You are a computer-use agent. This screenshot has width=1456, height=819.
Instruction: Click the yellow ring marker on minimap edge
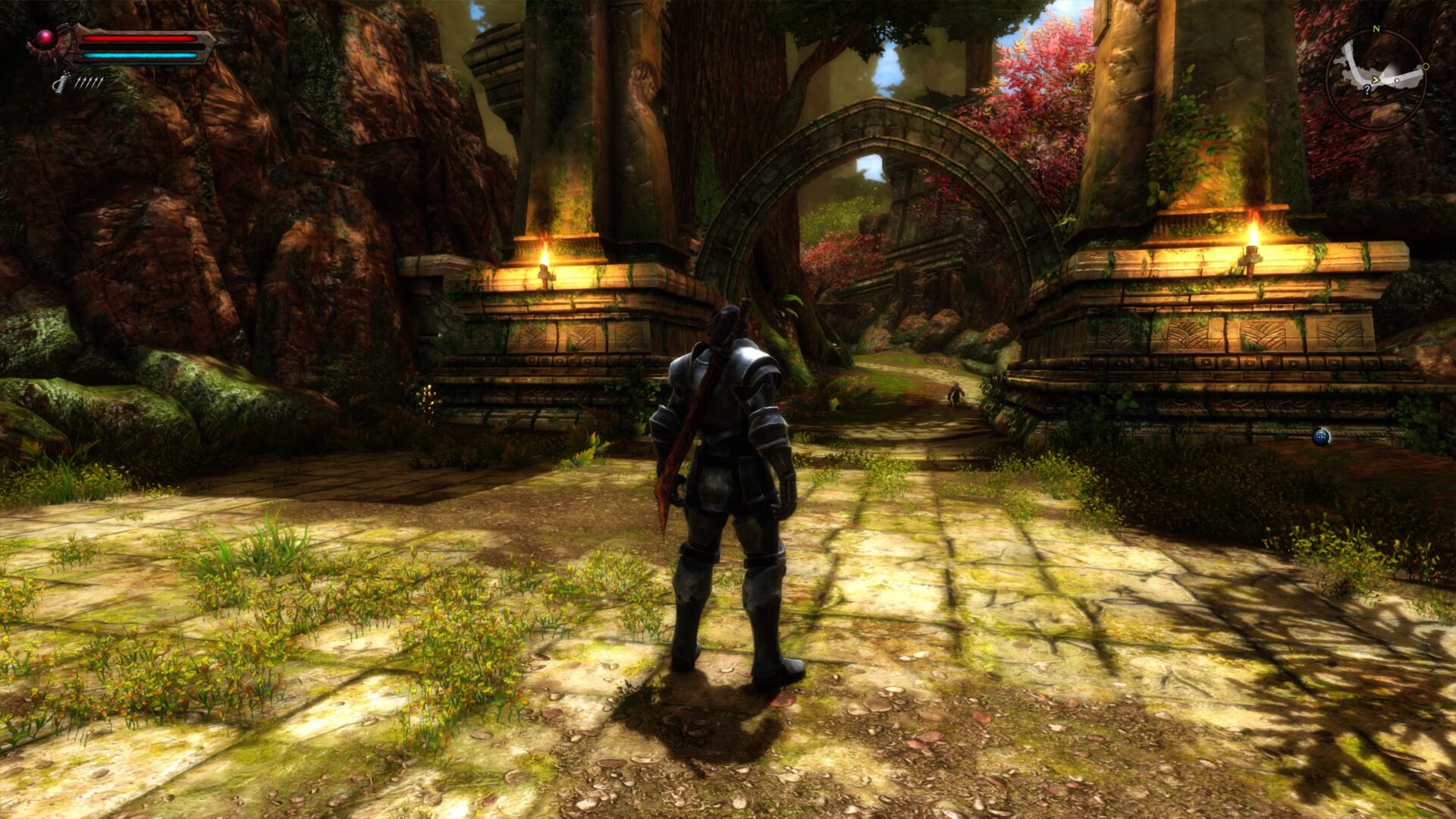(x=1426, y=67)
